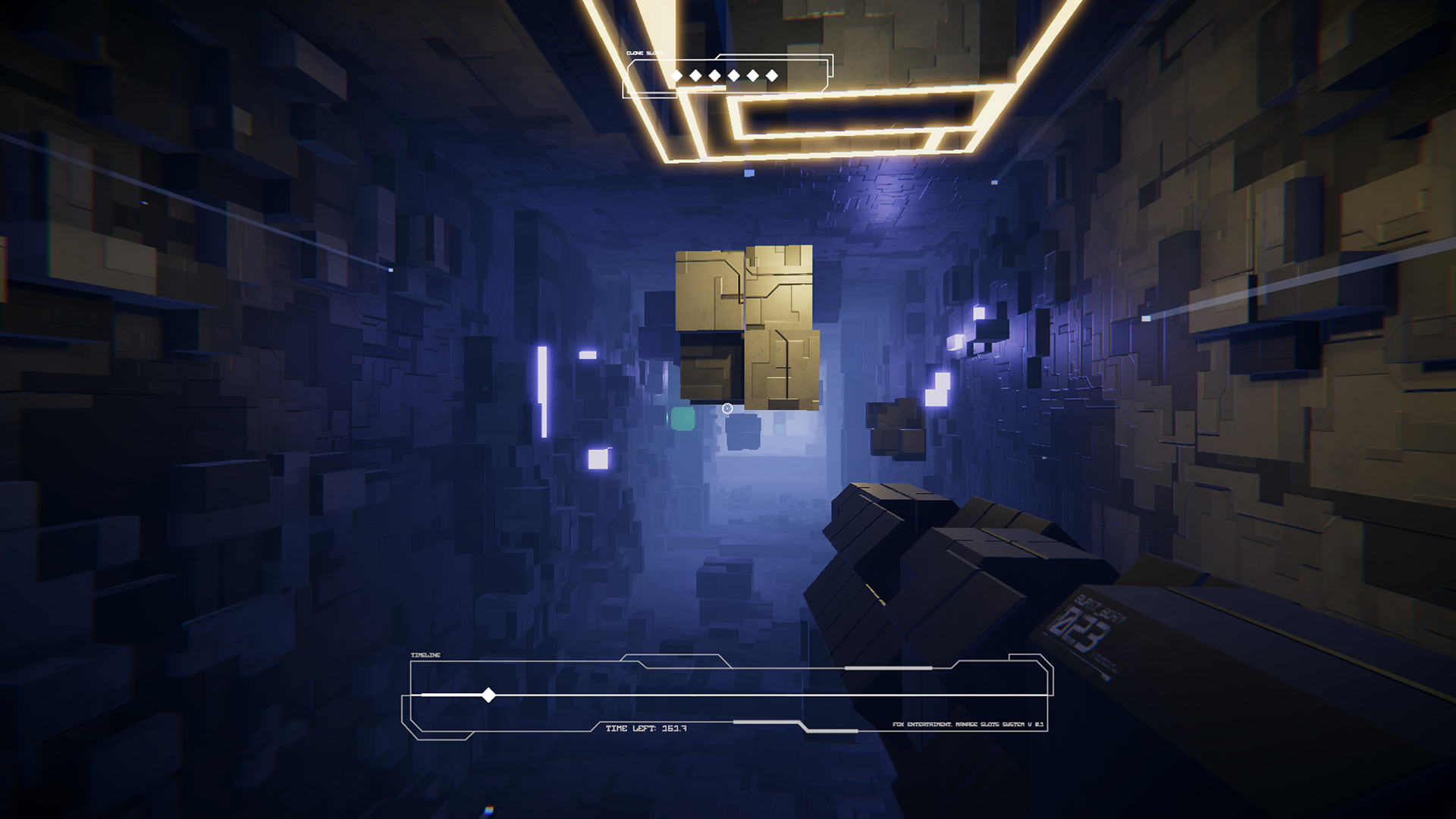
Task: Select the second clone slot diamond
Action: click(695, 75)
